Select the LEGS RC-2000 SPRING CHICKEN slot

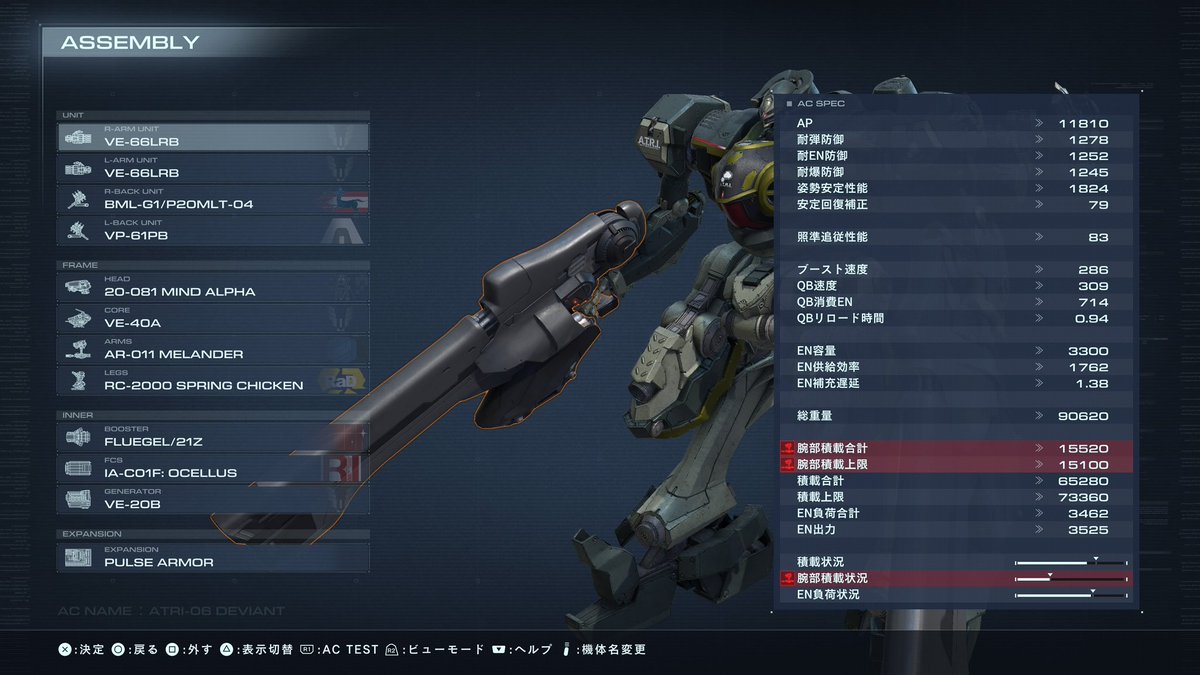coord(213,379)
